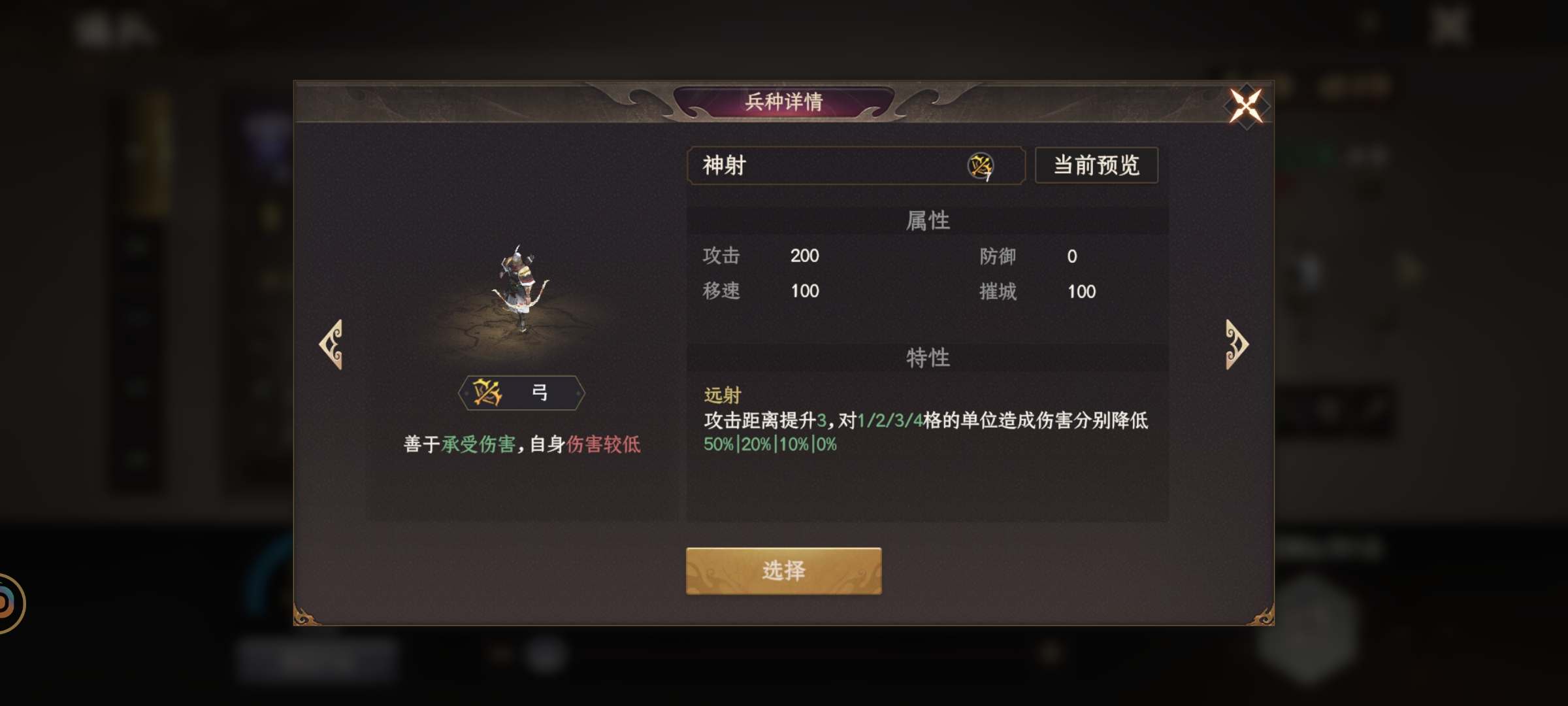Click the 神射 unit name field

click(x=784, y=166)
